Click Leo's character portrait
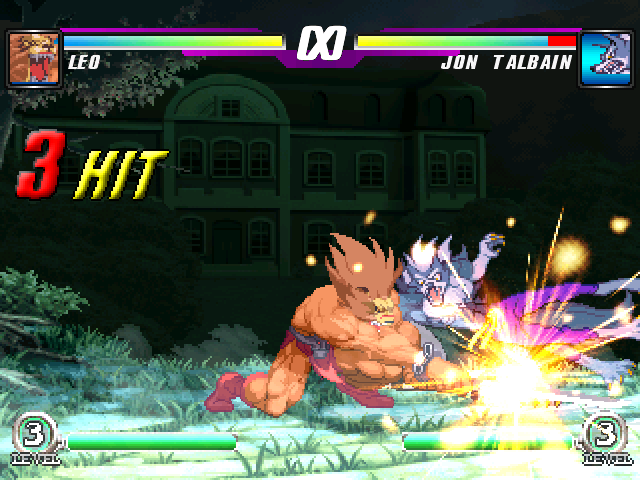 (x=33, y=59)
